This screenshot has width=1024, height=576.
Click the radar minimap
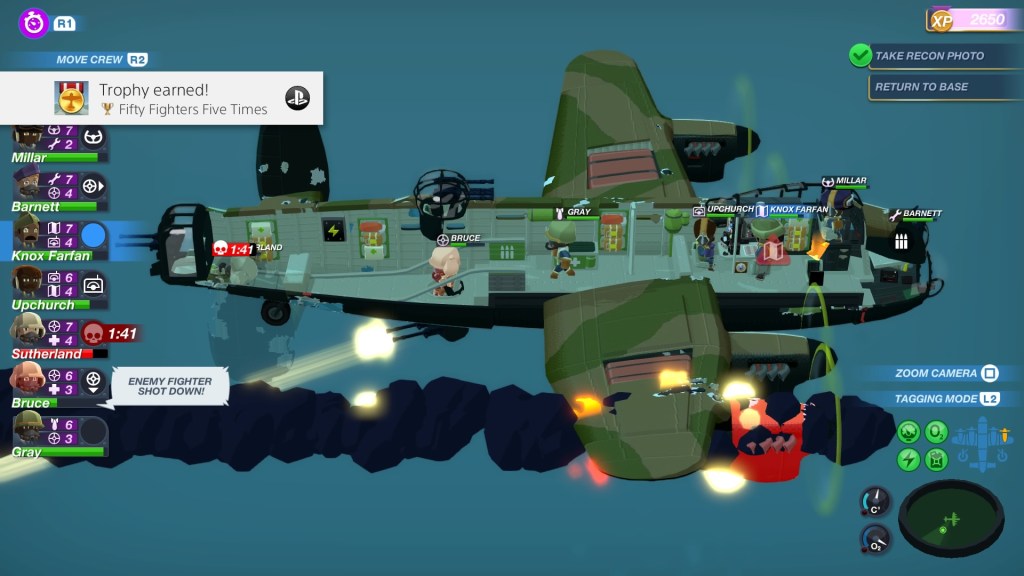(950, 517)
